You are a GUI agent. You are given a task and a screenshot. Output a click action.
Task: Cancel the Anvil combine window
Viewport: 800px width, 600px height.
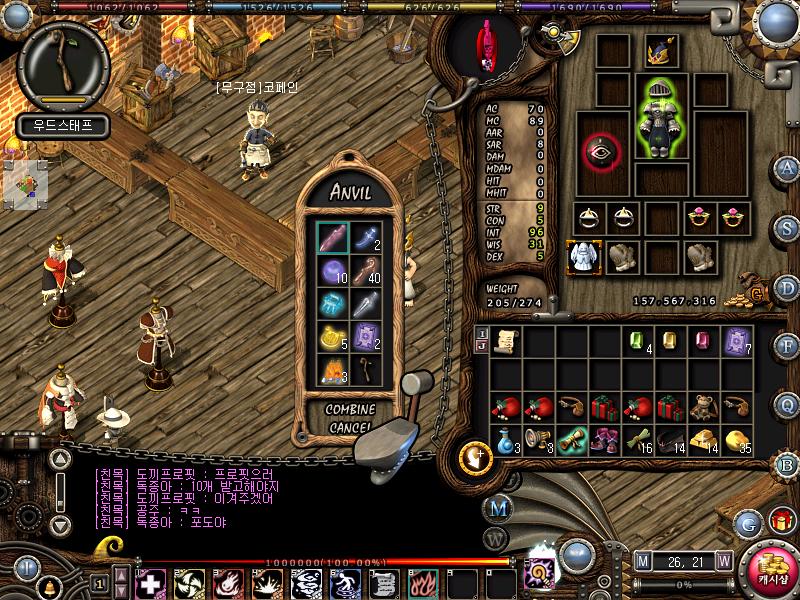[350, 428]
